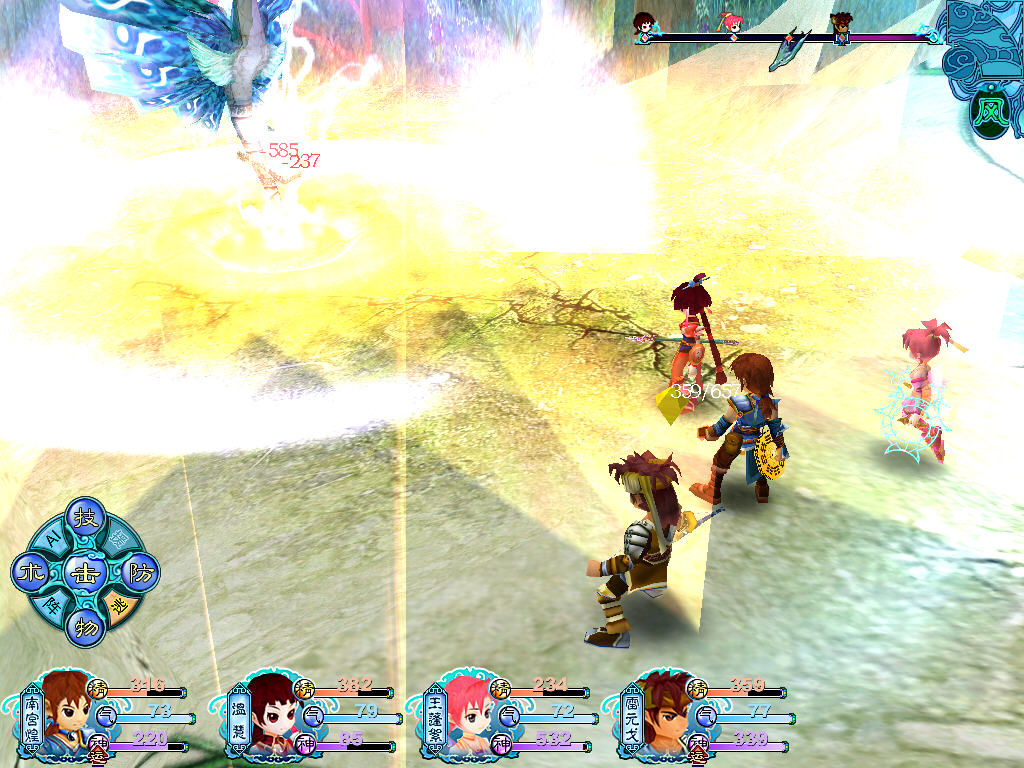This screenshot has width=1024, height=768.
Task: Open the 物 item command
Action: pos(84,628)
